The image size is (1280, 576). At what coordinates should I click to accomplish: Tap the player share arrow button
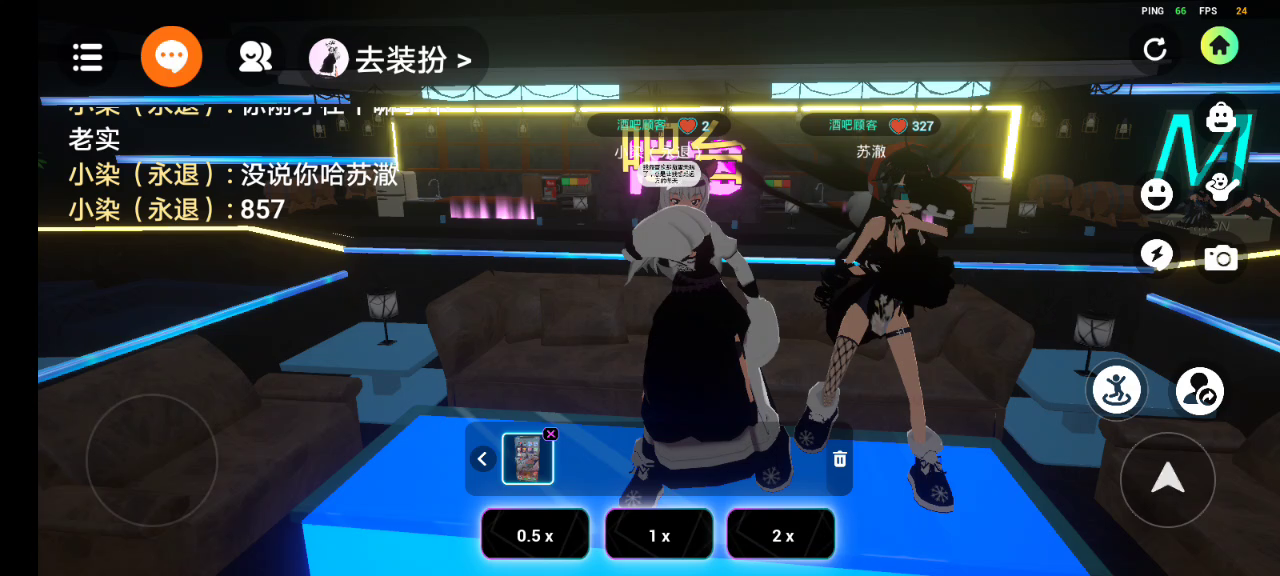pyautogui.click(x=1199, y=391)
